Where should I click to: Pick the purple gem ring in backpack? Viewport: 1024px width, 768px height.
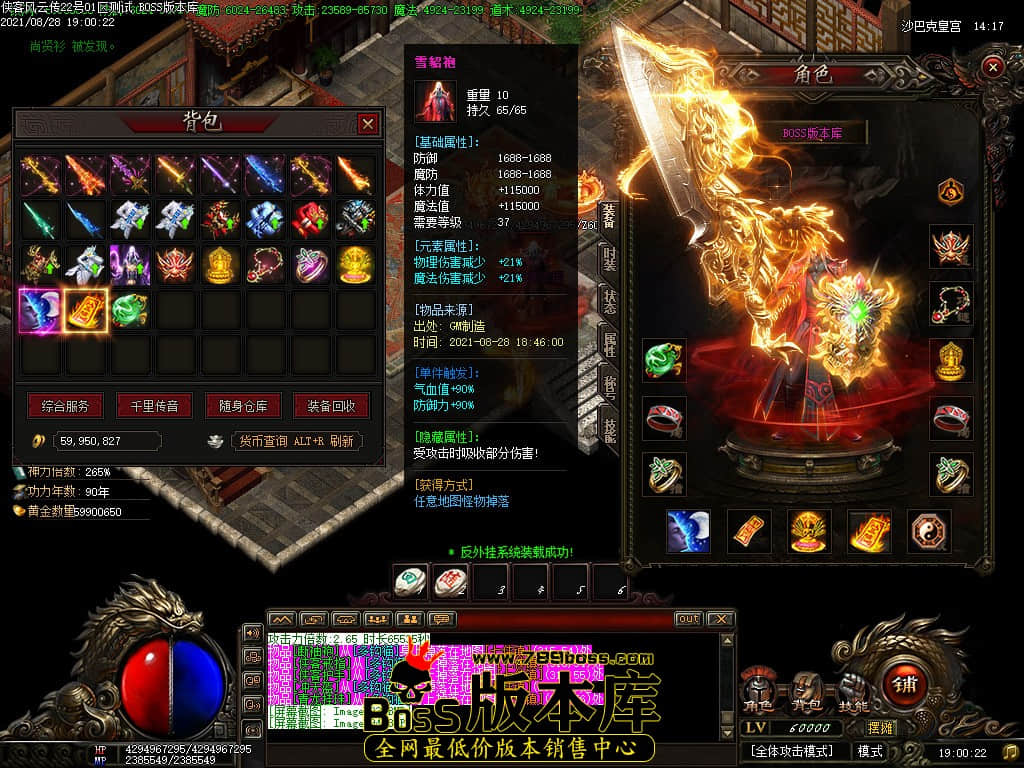pos(311,265)
